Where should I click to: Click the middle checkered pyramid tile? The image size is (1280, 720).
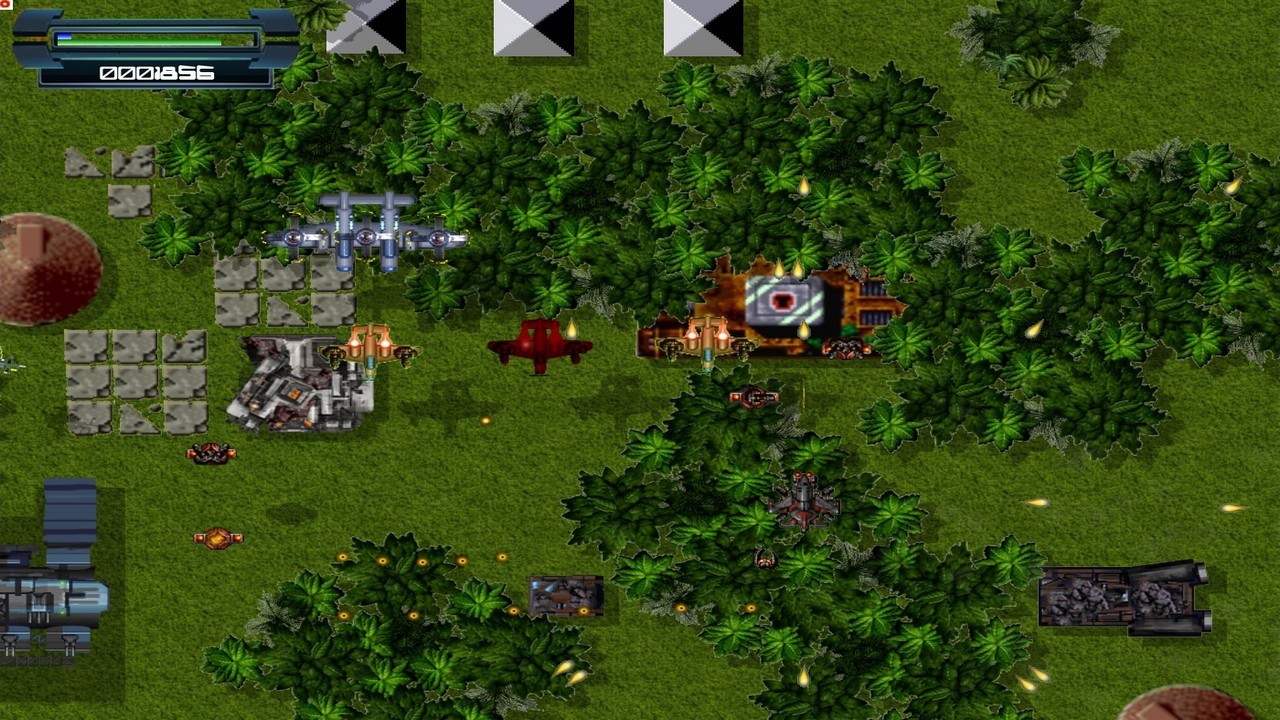click(536, 28)
